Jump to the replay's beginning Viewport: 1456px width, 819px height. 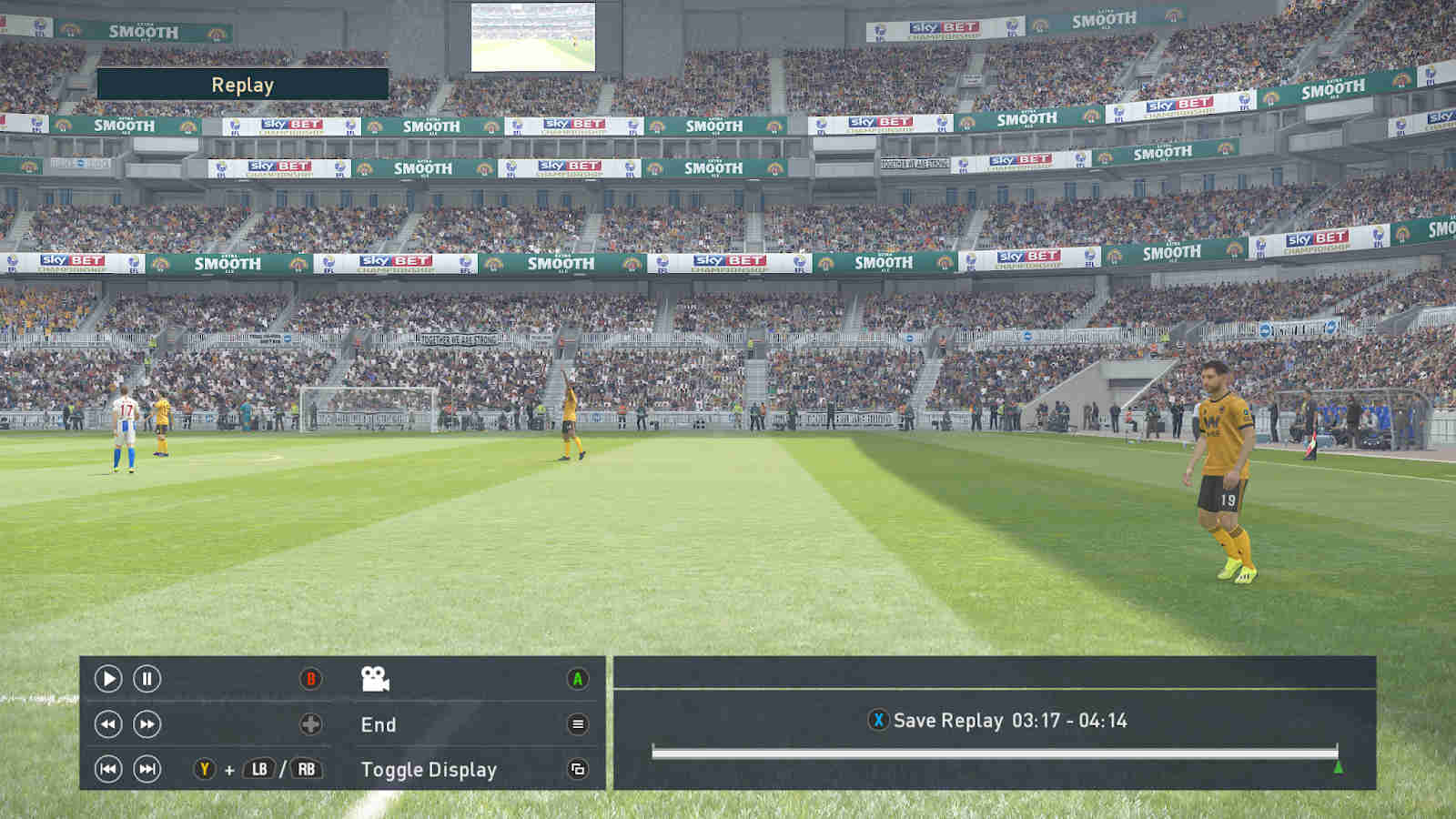[108, 770]
